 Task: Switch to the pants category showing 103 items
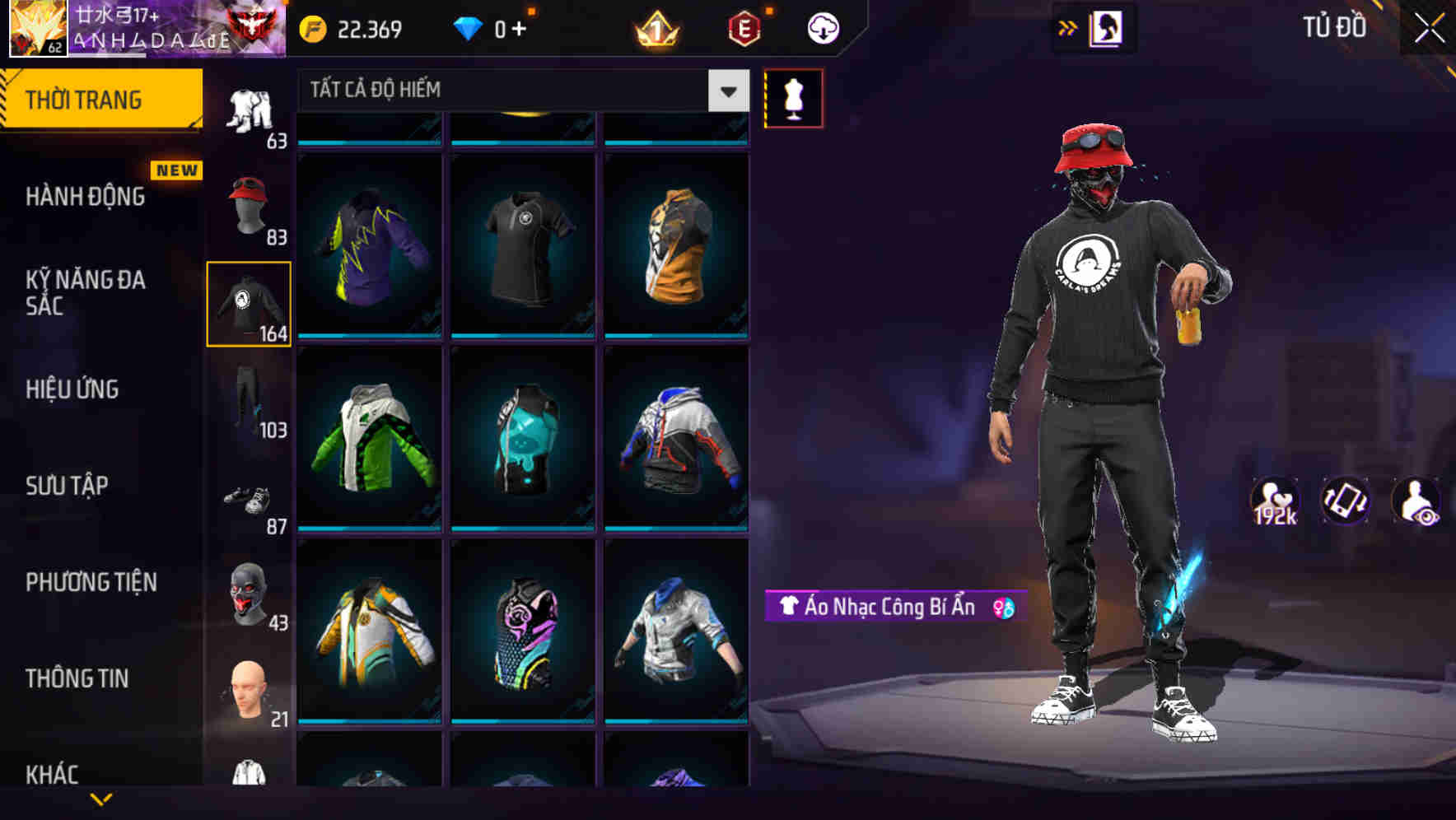click(250, 399)
